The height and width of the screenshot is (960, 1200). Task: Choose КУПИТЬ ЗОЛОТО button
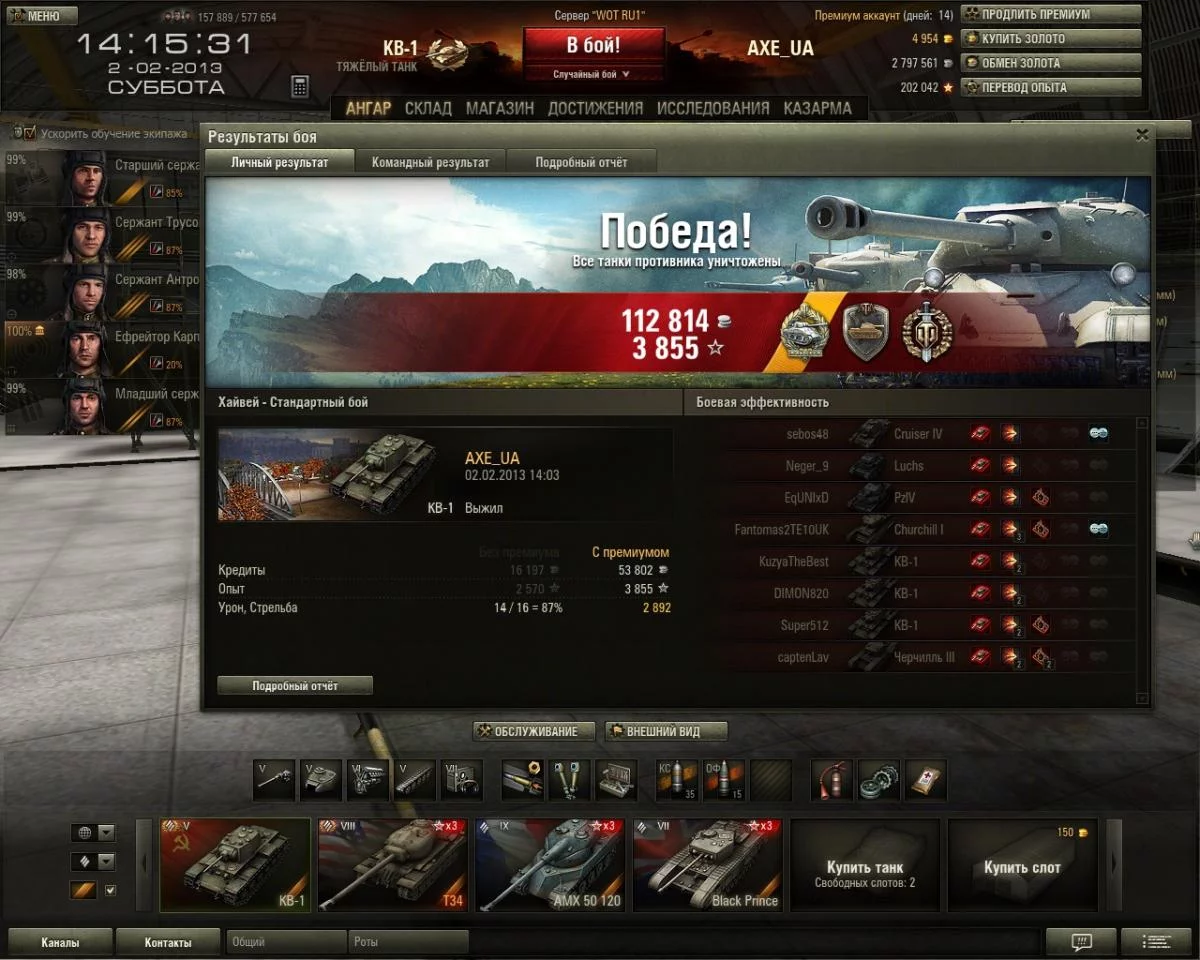(1050, 39)
